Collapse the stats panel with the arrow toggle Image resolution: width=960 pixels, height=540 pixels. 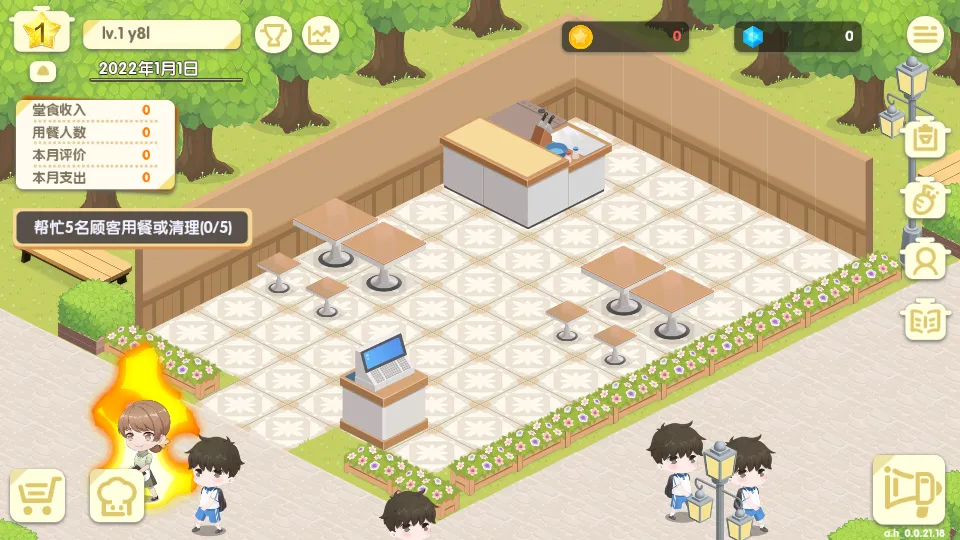point(44,71)
